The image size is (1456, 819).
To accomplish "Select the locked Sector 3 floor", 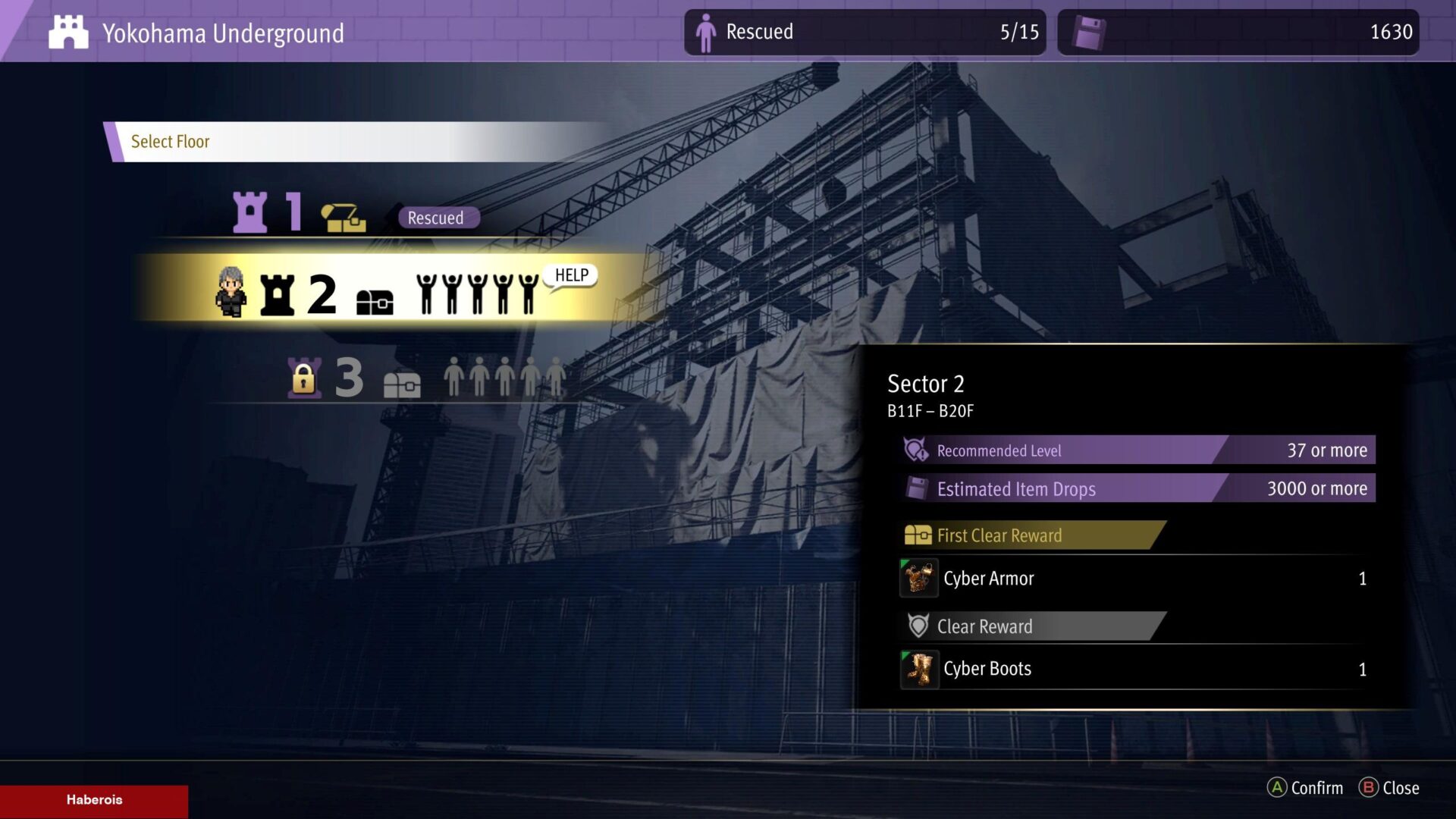I will point(425,377).
